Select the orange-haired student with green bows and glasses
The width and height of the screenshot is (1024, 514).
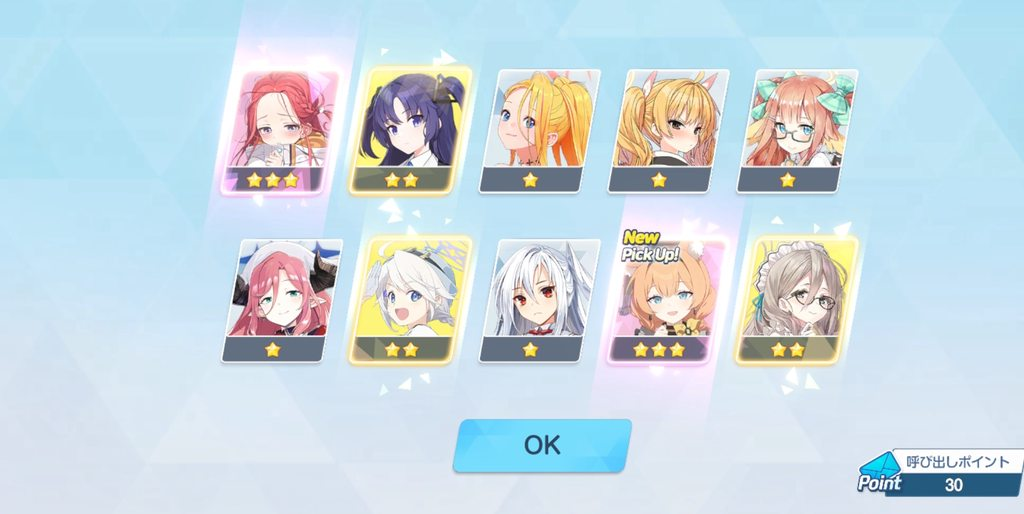[x=796, y=130]
